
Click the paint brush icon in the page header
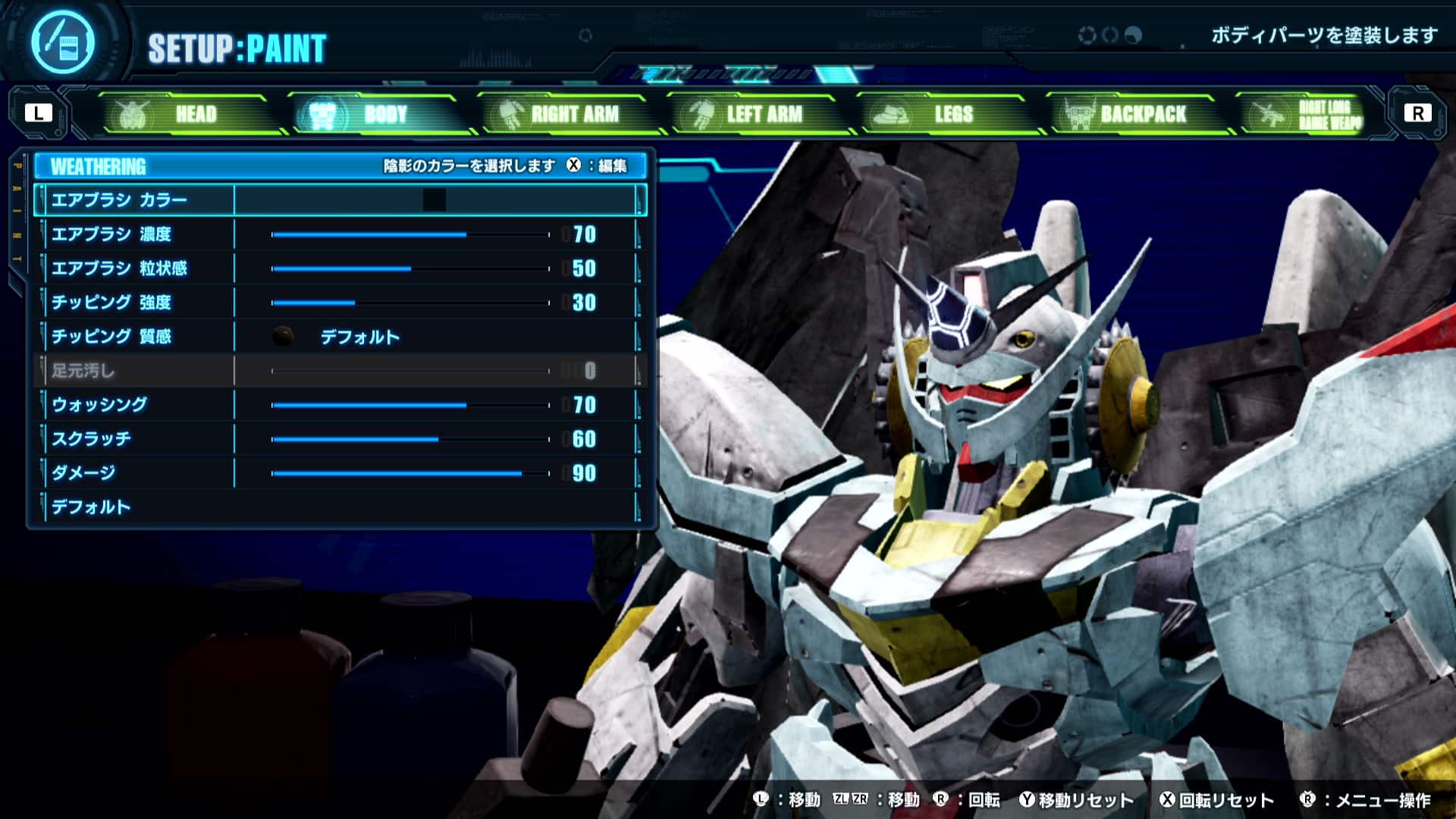64,42
